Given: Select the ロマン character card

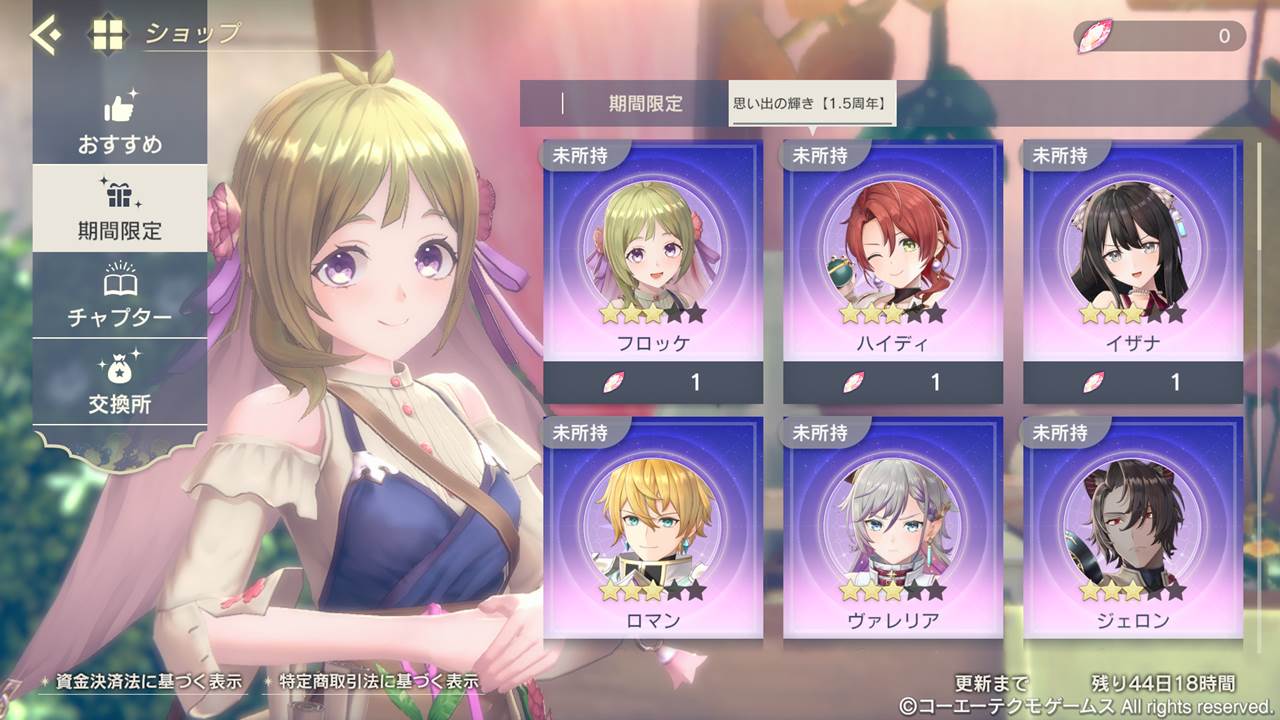Looking at the screenshot, I should pos(653,527).
